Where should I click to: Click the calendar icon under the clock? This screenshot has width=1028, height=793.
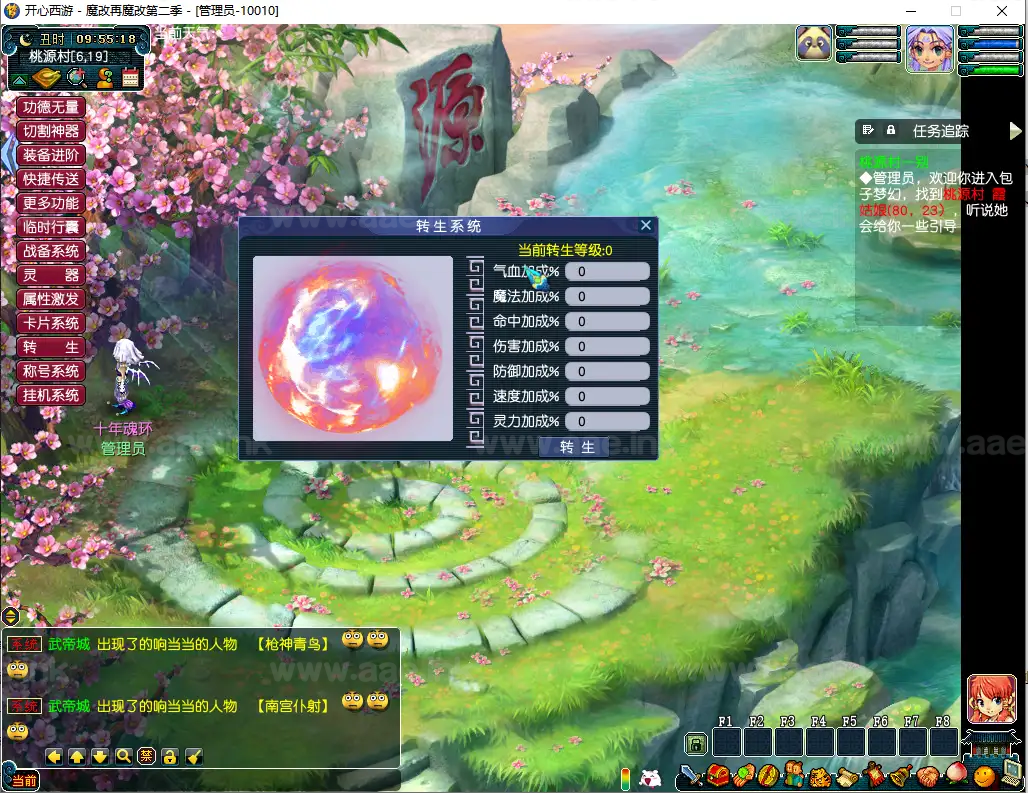[x=130, y=78]
